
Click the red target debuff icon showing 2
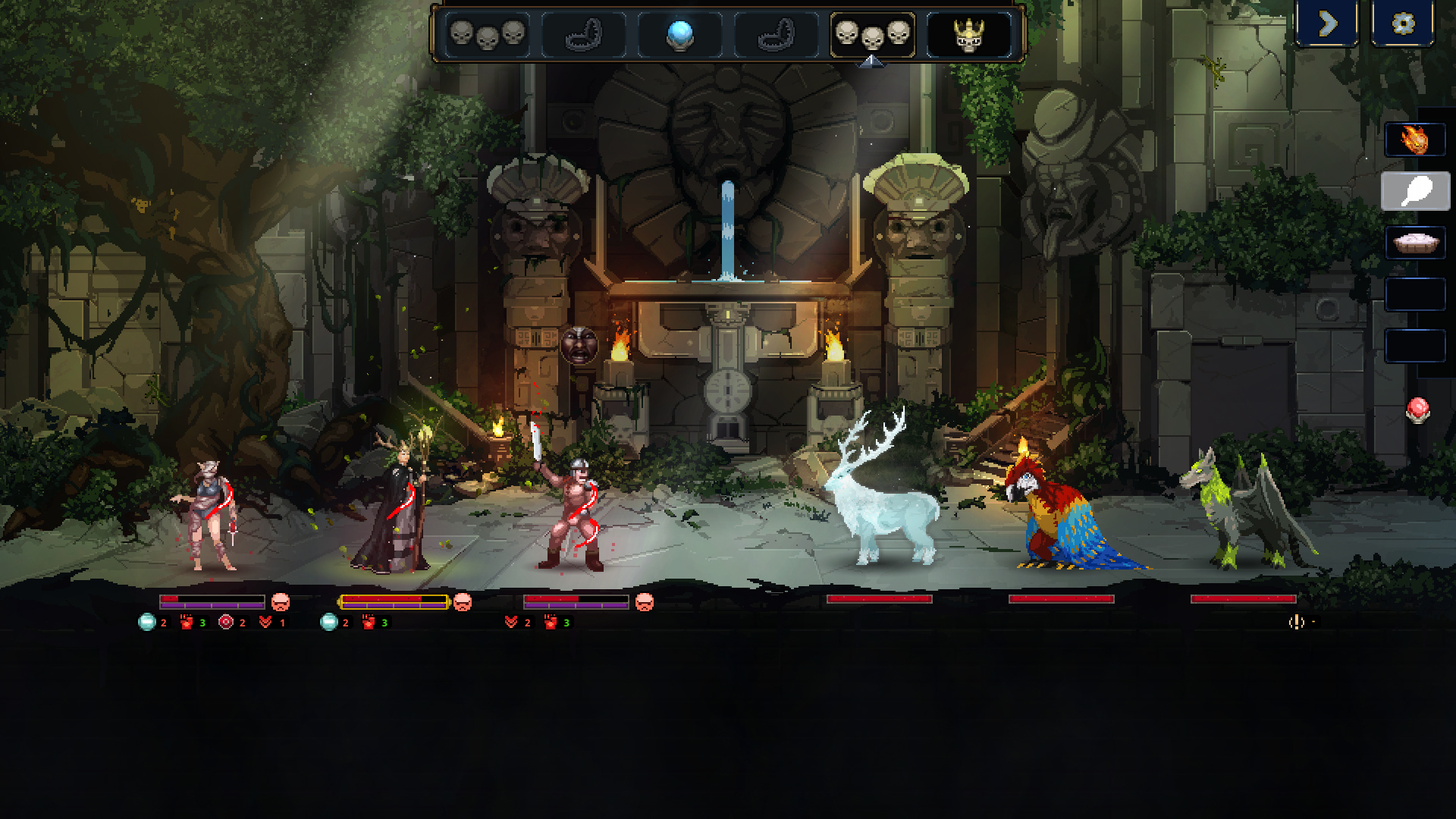coord(222,620)
